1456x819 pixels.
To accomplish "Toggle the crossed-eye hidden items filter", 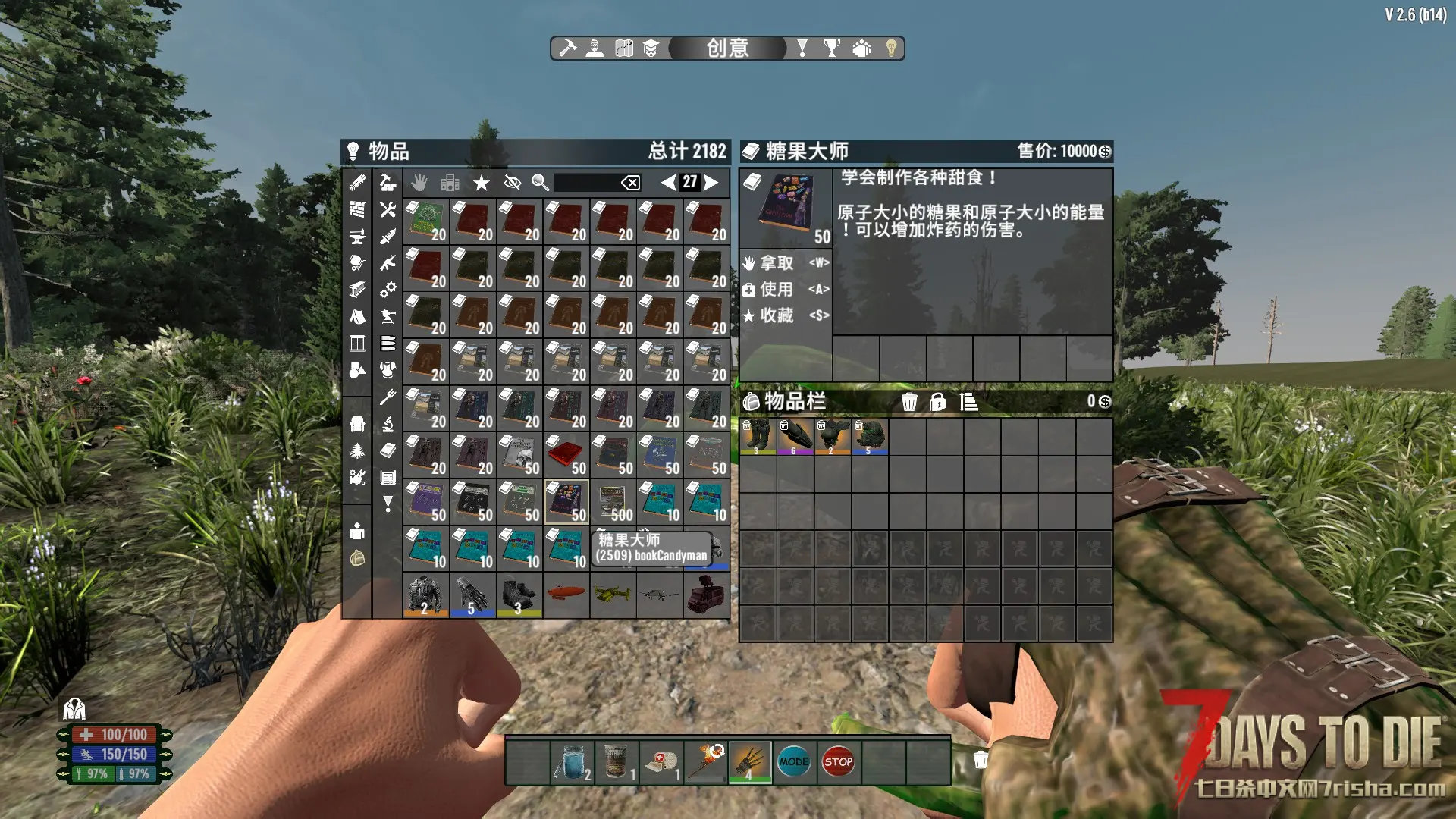I will 512,183.
